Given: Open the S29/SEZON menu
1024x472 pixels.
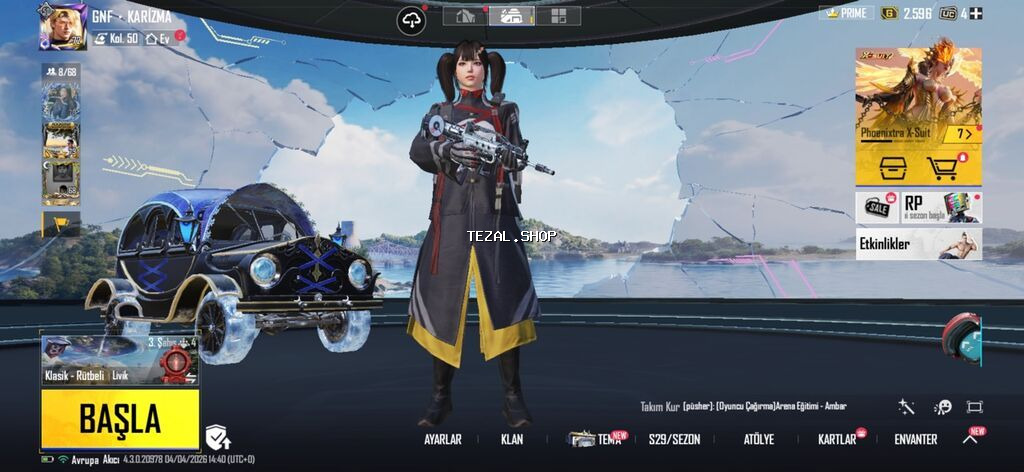Looking at the screenshot, I should coord(674,439).
